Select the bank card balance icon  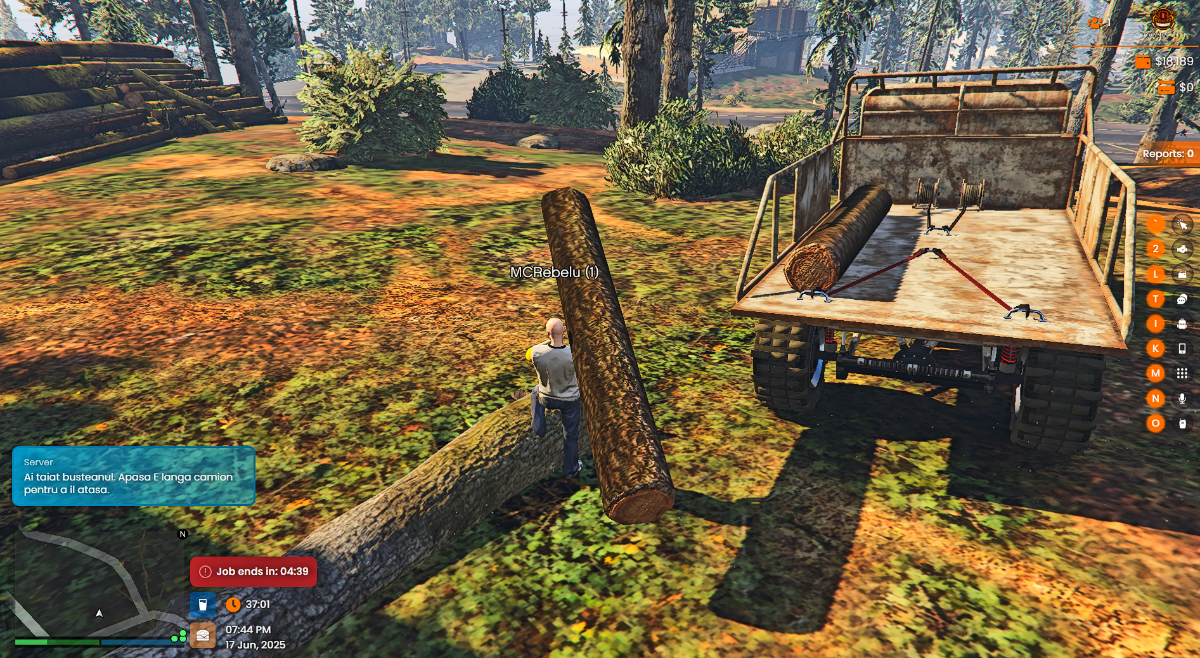pos(1166,88)
